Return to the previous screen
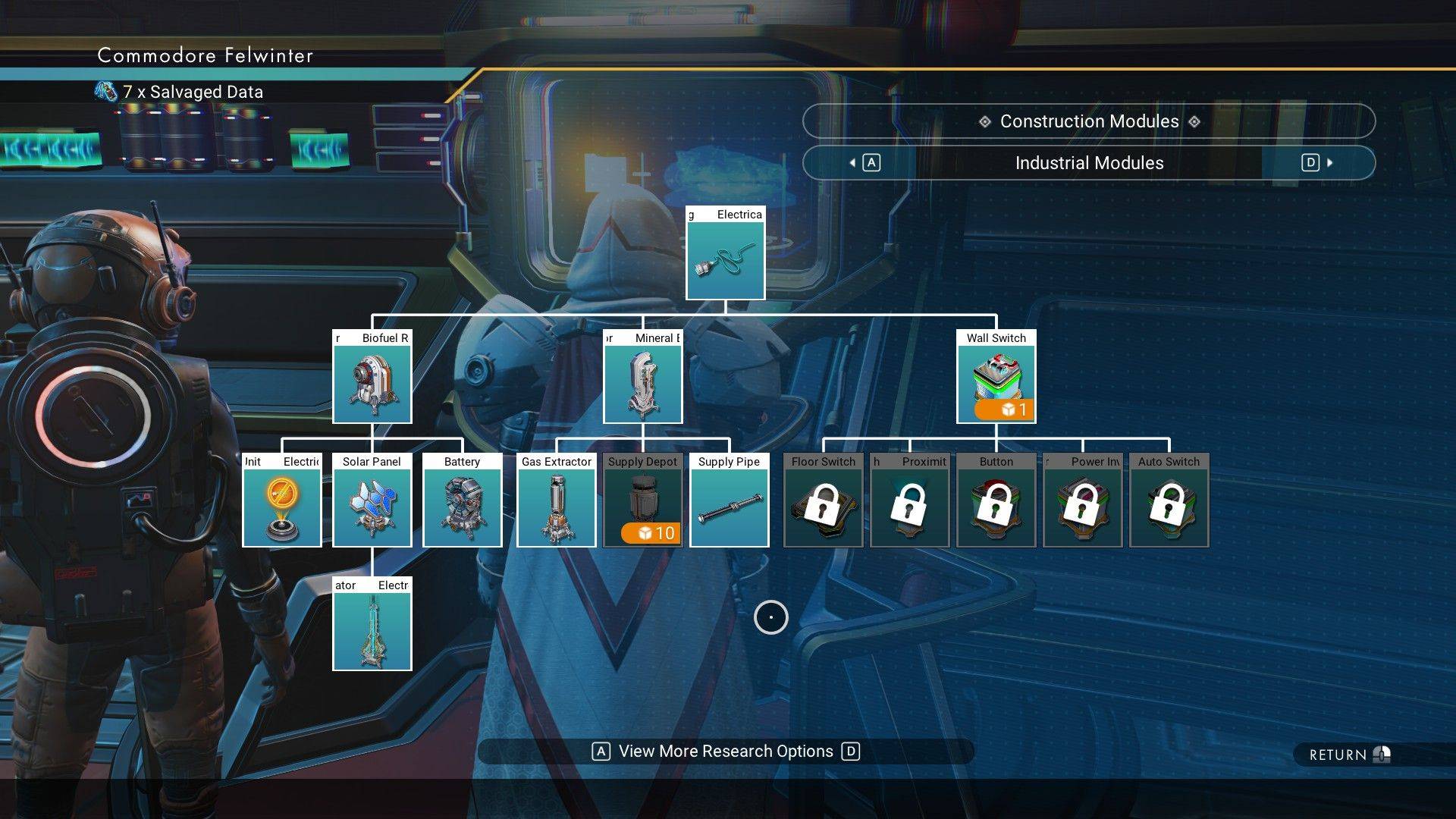The width and height of the screenshot is (1456, 819). pyautogui.click(x=1348, y=755)
